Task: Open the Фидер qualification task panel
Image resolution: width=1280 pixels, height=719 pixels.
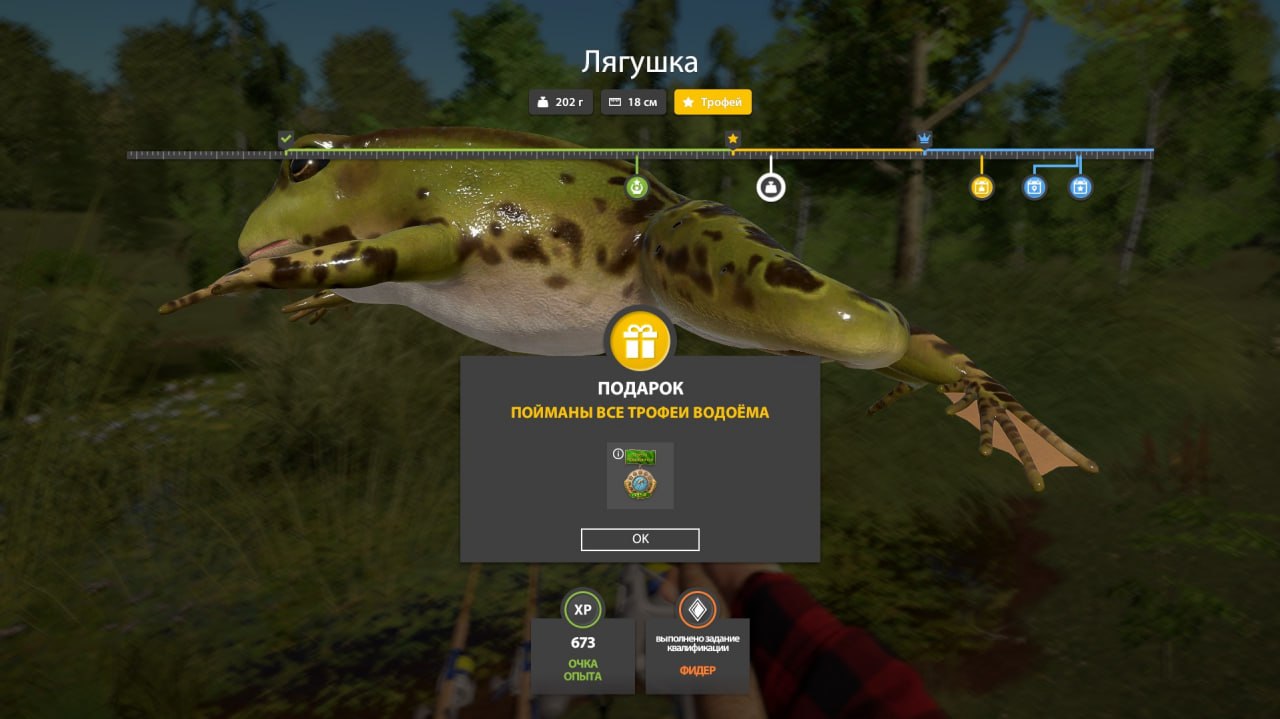Action: point(697,643)
